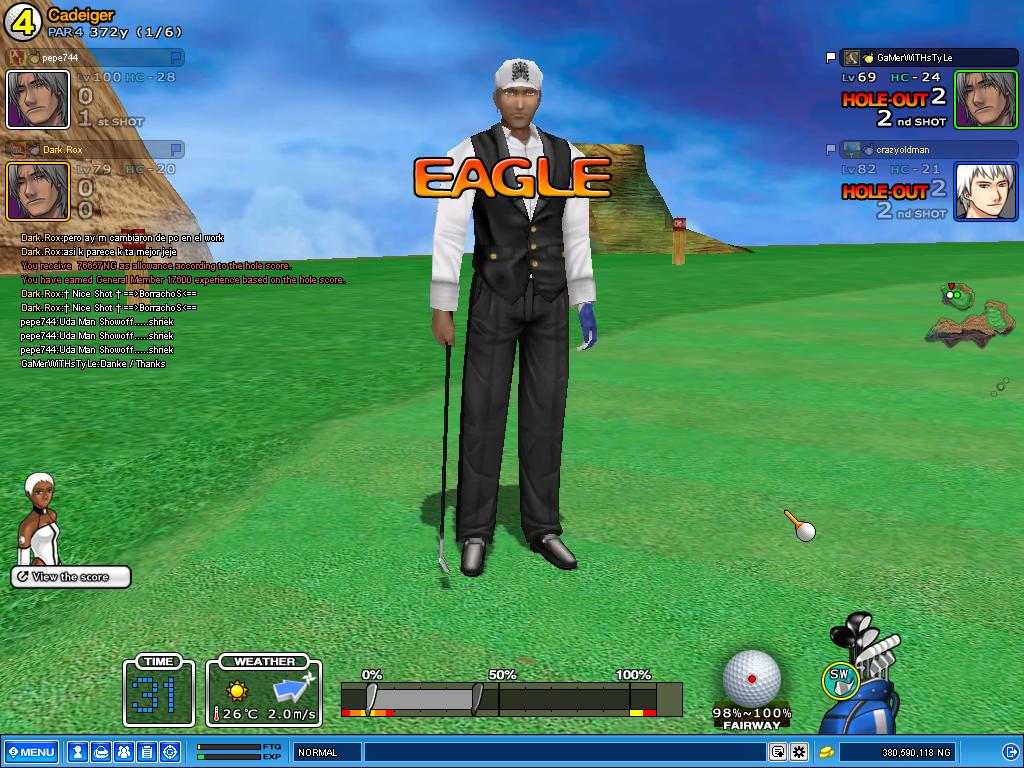Click the chat input text bar
Image resolution: width=1024 pixels, height=768 pixels.
click(565, 752)
